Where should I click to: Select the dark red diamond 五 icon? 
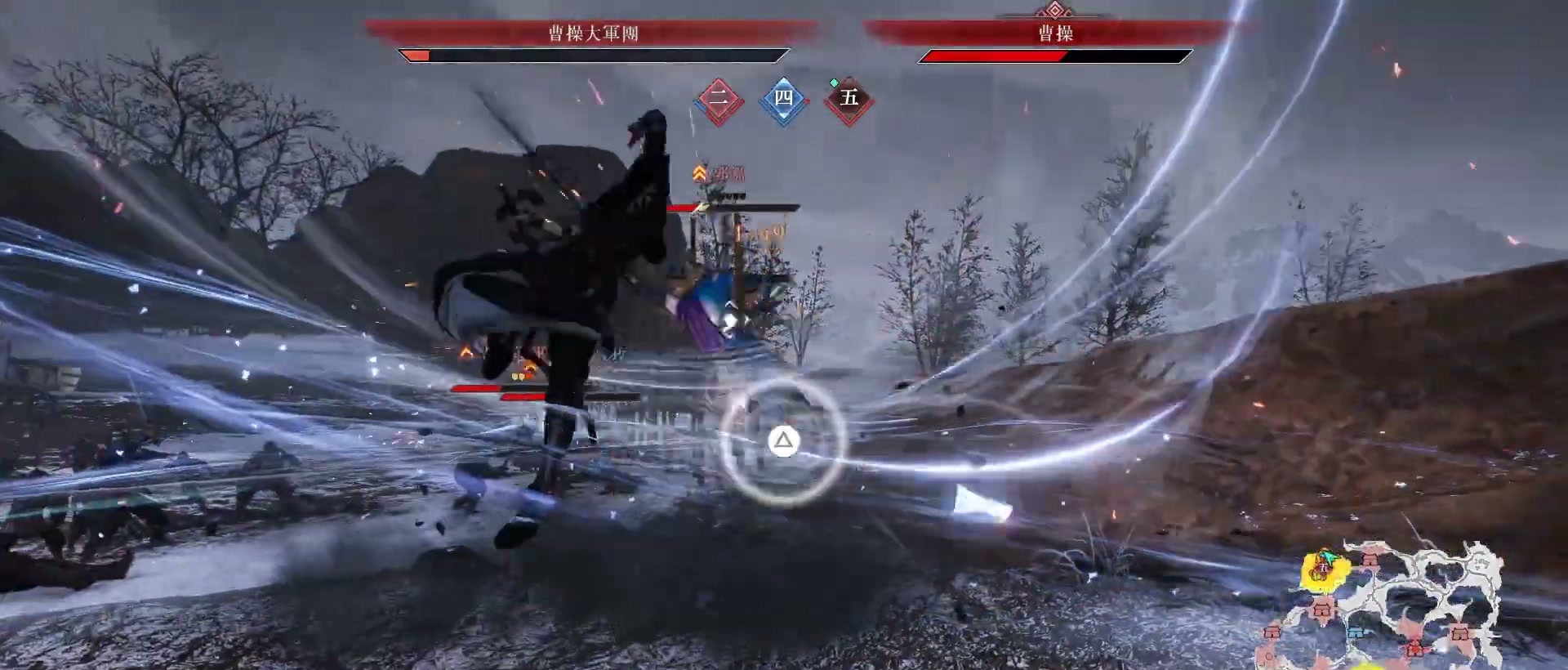[x=849, y=99]
